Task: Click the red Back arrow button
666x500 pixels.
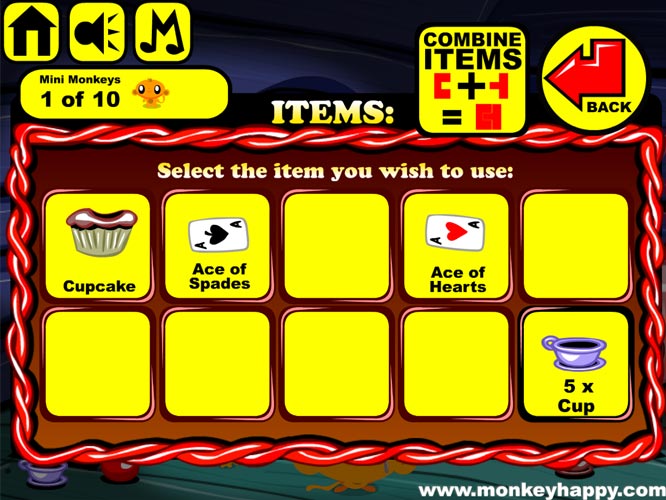Action: coord(594,75)
